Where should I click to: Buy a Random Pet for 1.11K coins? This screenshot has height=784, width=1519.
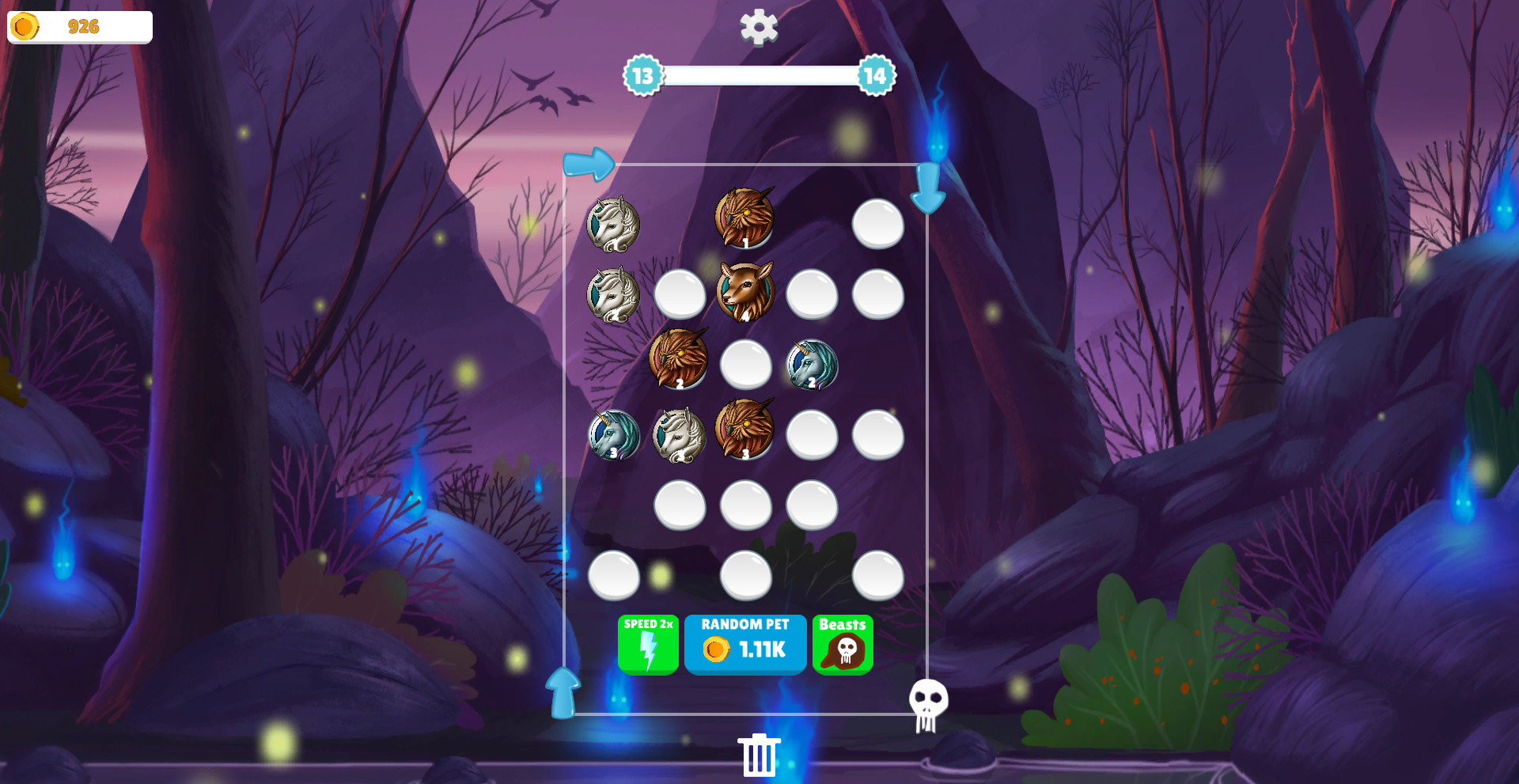pos(744,644)
